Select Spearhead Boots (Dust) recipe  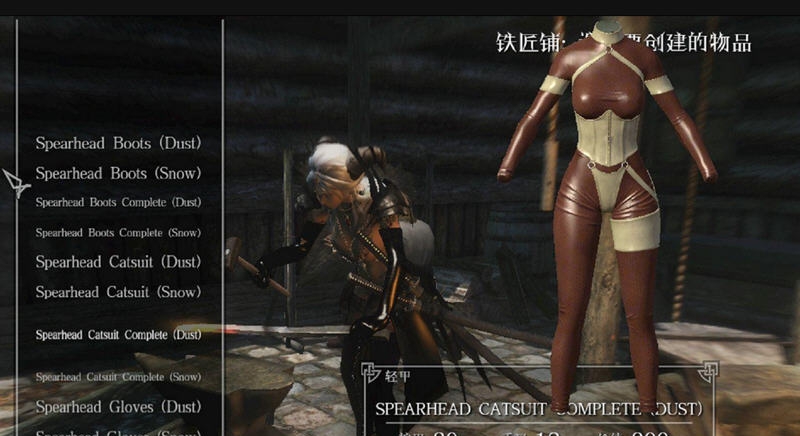point(118,143)
